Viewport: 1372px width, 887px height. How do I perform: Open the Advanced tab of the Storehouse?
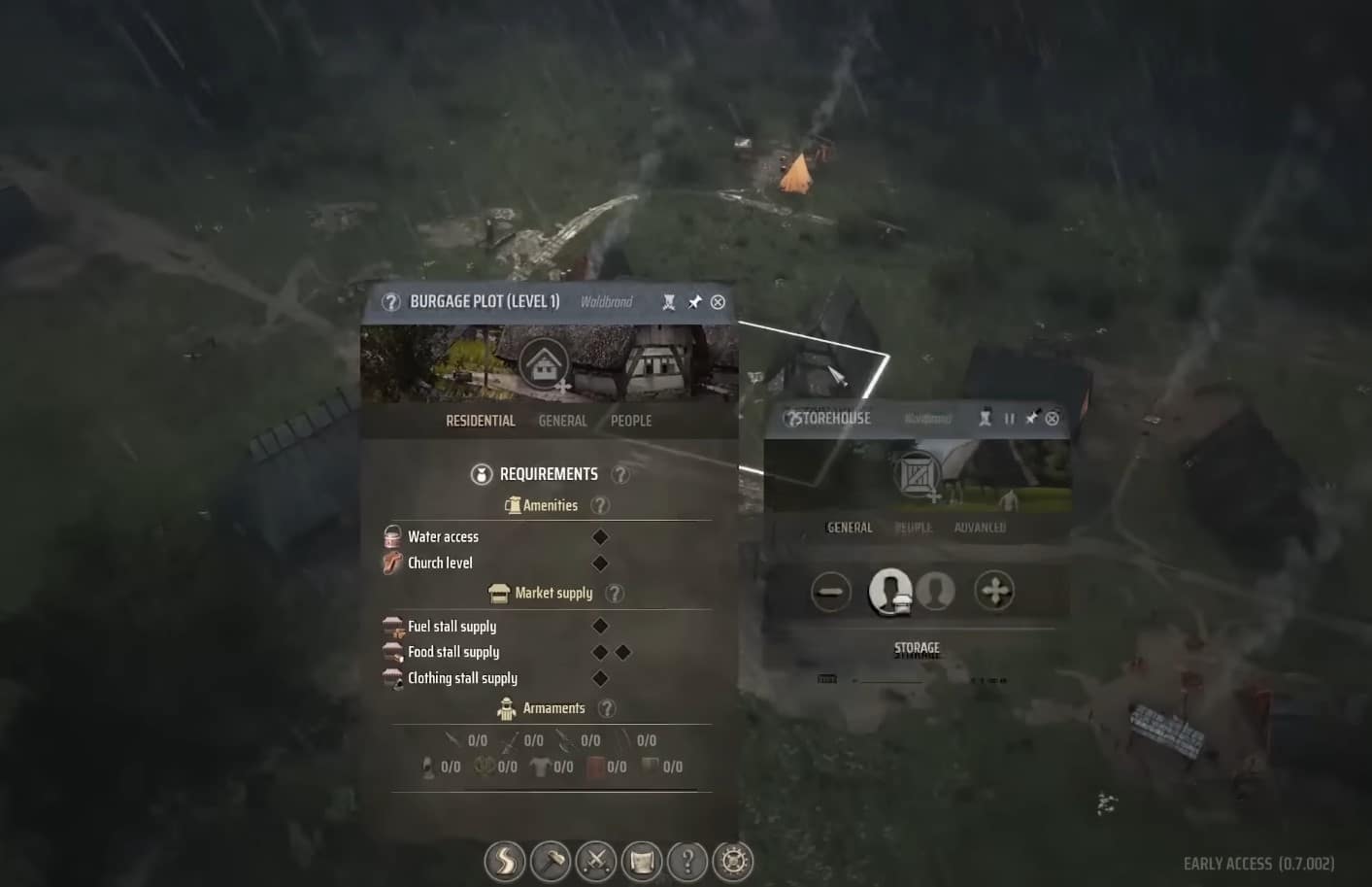tap(979, 527)
